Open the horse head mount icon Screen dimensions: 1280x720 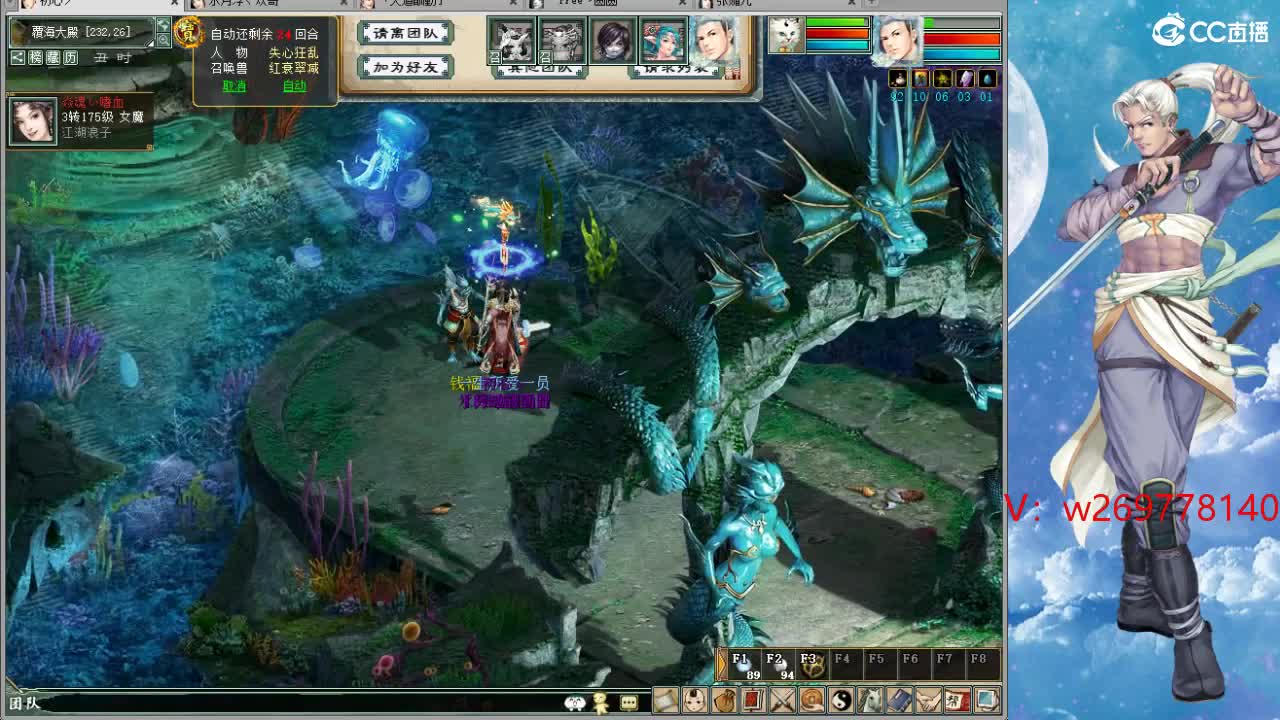coord(872,703)
